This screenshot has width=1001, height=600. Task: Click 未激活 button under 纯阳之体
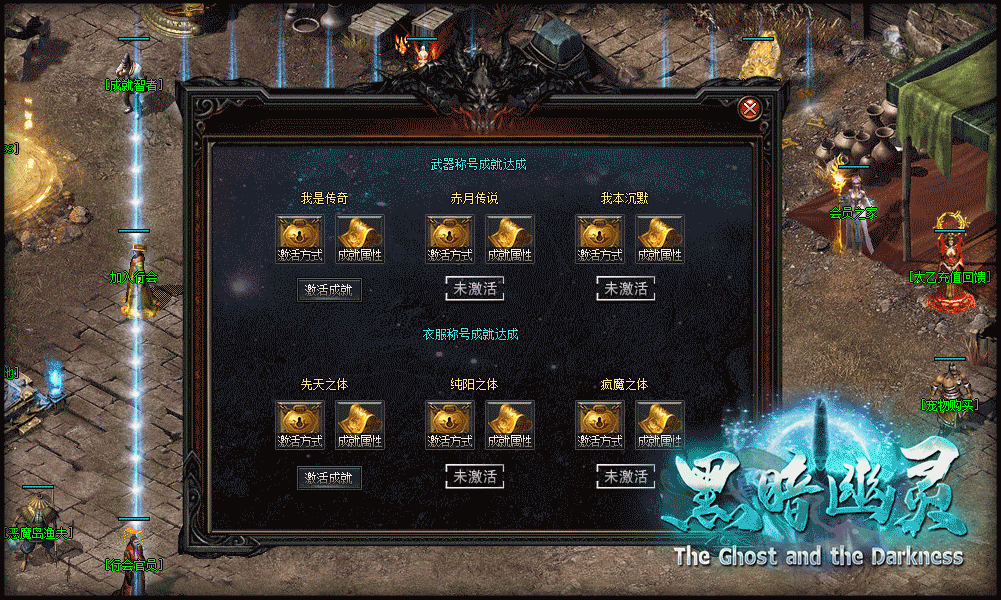[x=475, y=477]
